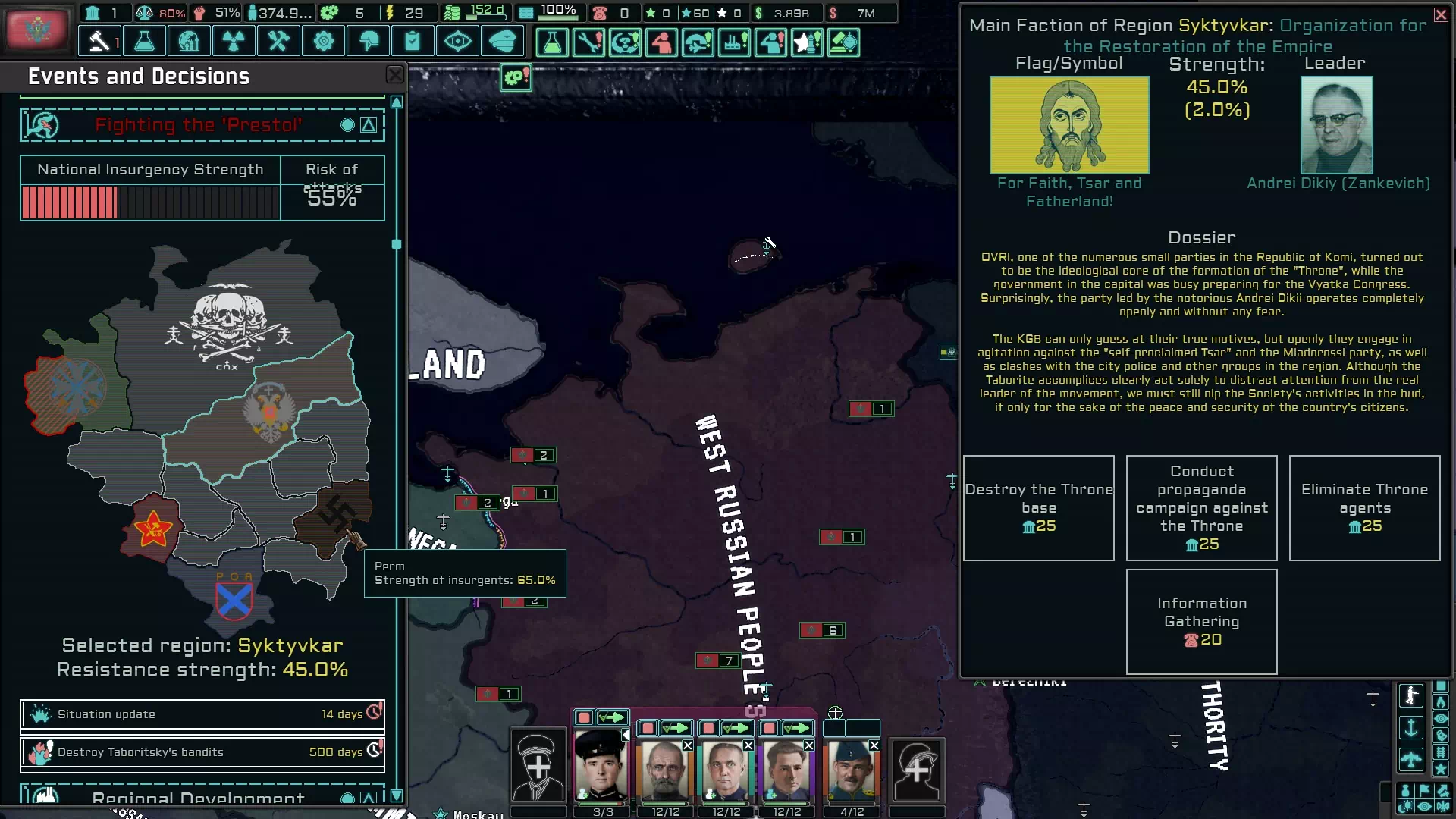Switch to the naval anchor map mode
The image size is (1456, 819).
[1410, 728]
